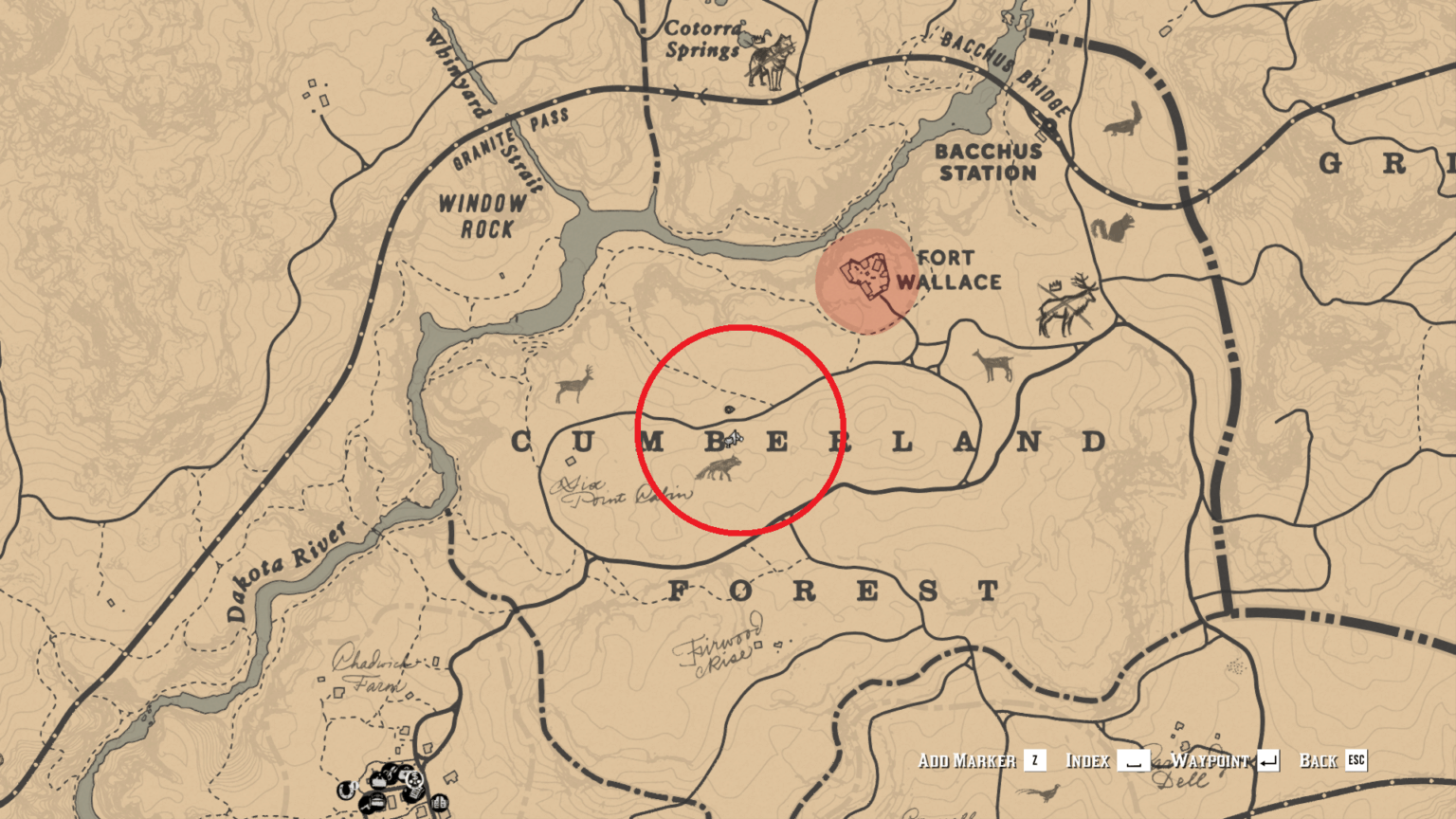The image size is (1456, 819).
Task: Select the horseshoe stable icon in Valentine
Action: [346, 791]
